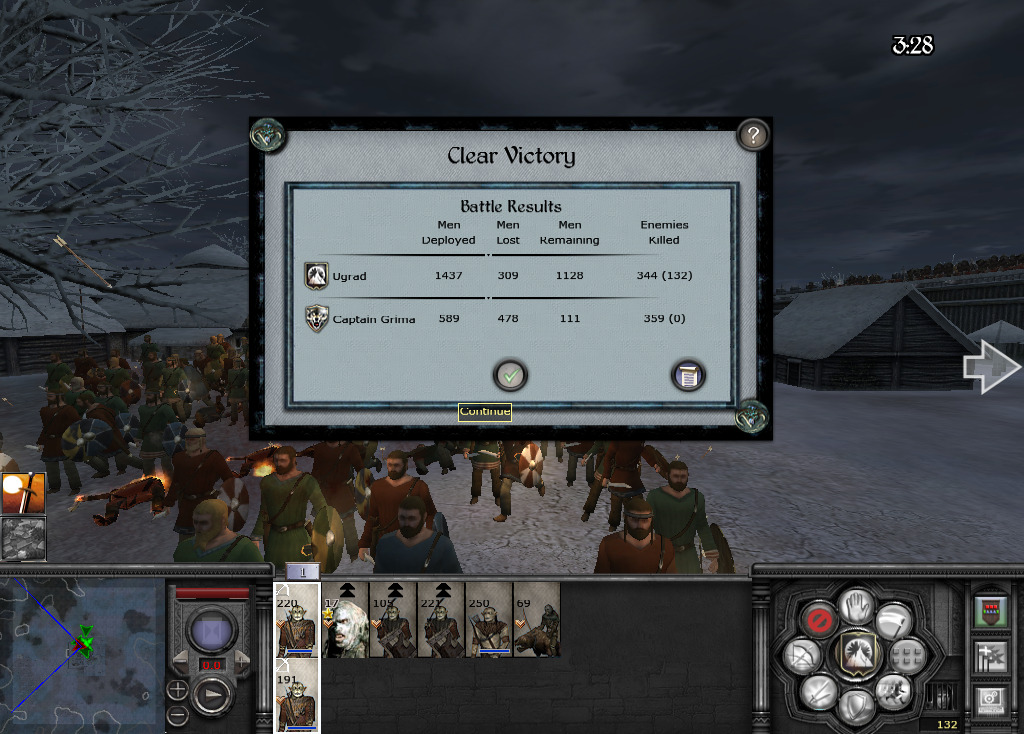This screenshot has width=1024, height=734.
Task: Confirm battle results with the checkmark button
Action: 510,376
